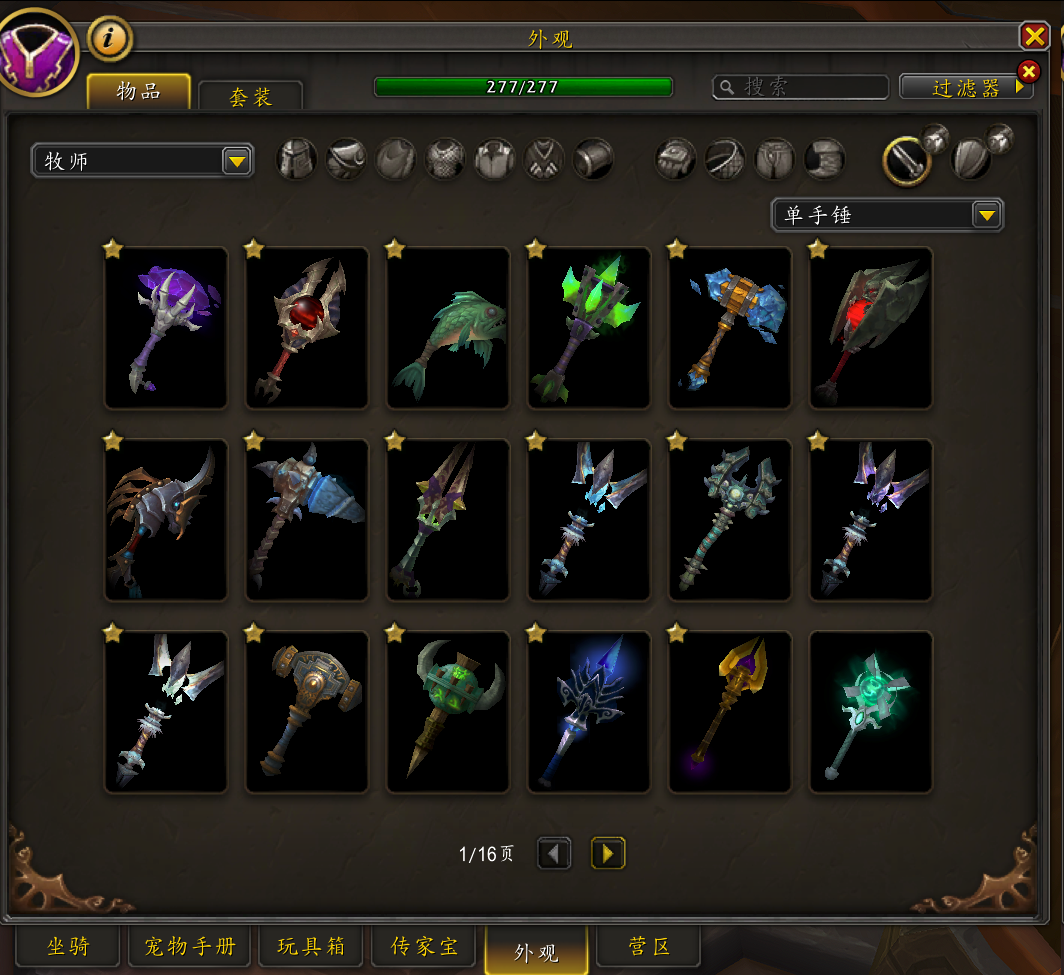Click the info button
The height and width of the screenshot is (975, 1064).
[110, 39]
